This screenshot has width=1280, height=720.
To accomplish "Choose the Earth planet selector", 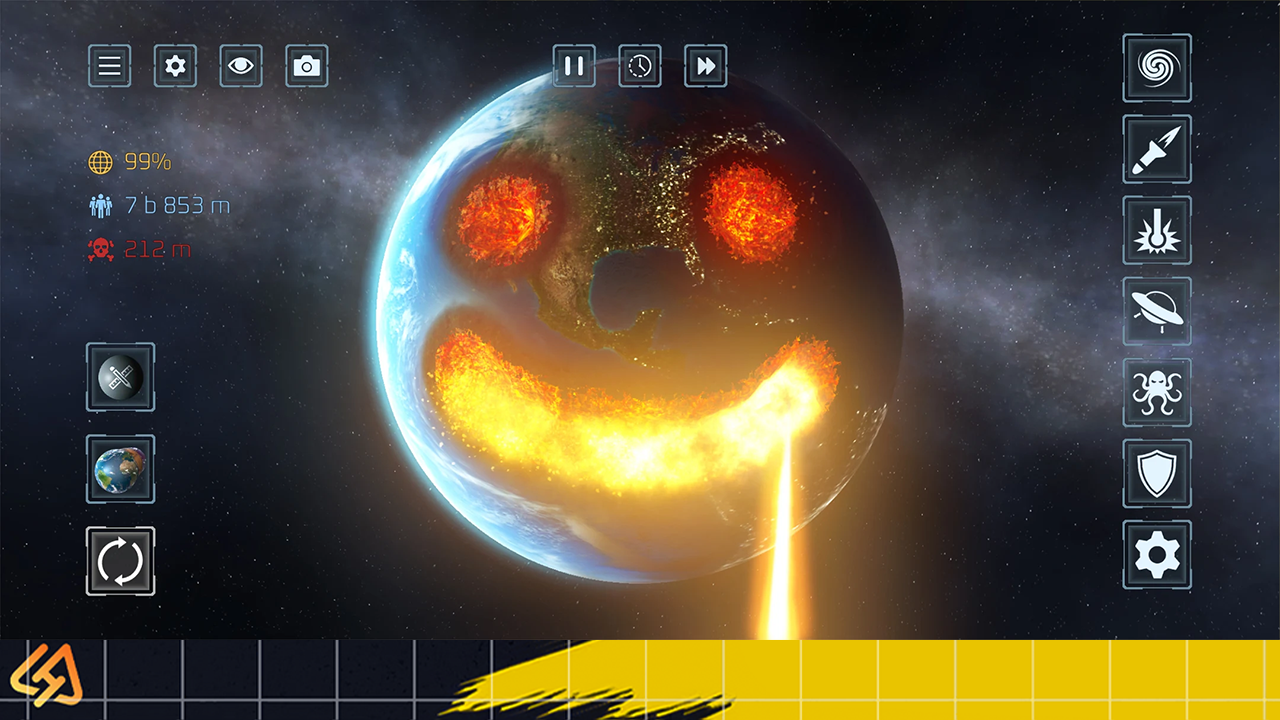I will point(121,469).
